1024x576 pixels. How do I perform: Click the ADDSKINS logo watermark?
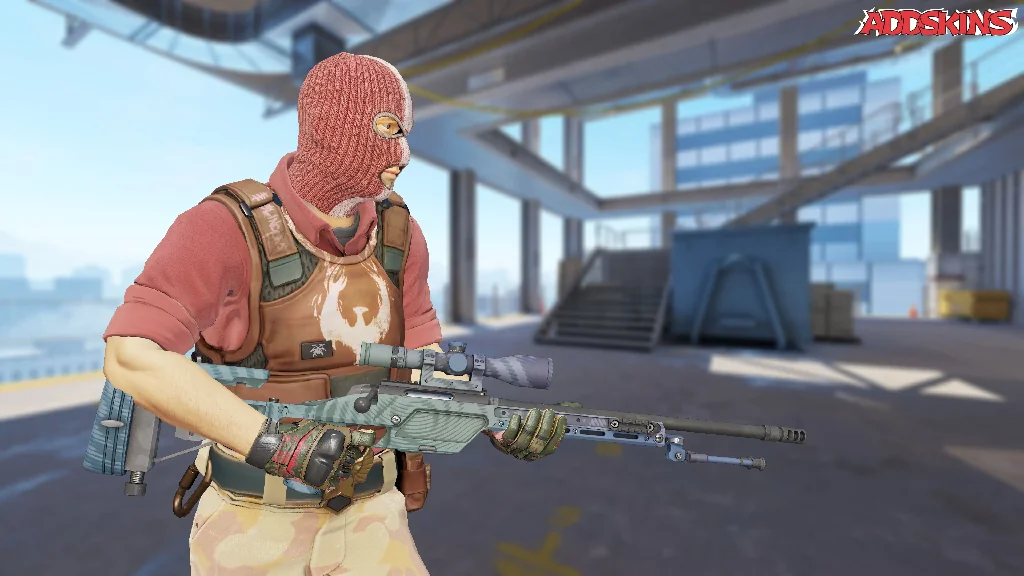[937, 21]
